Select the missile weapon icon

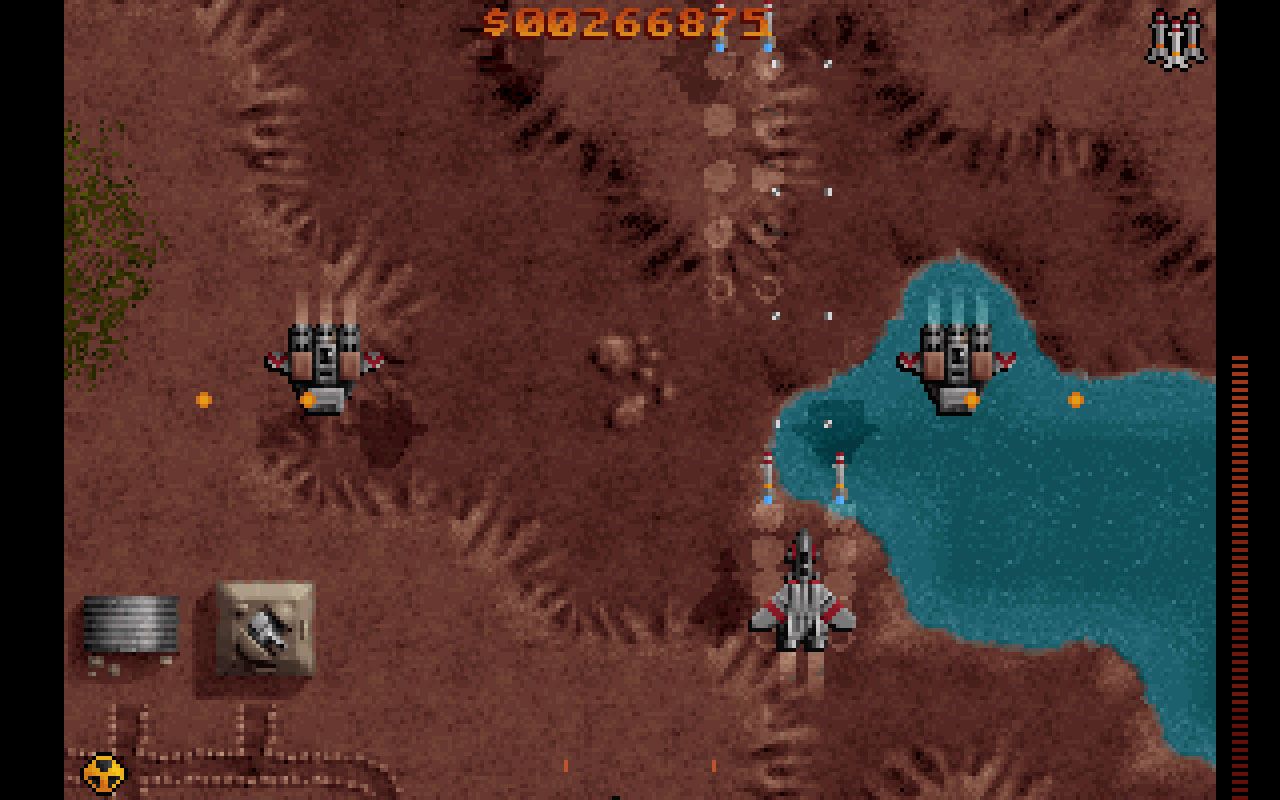1176,40
